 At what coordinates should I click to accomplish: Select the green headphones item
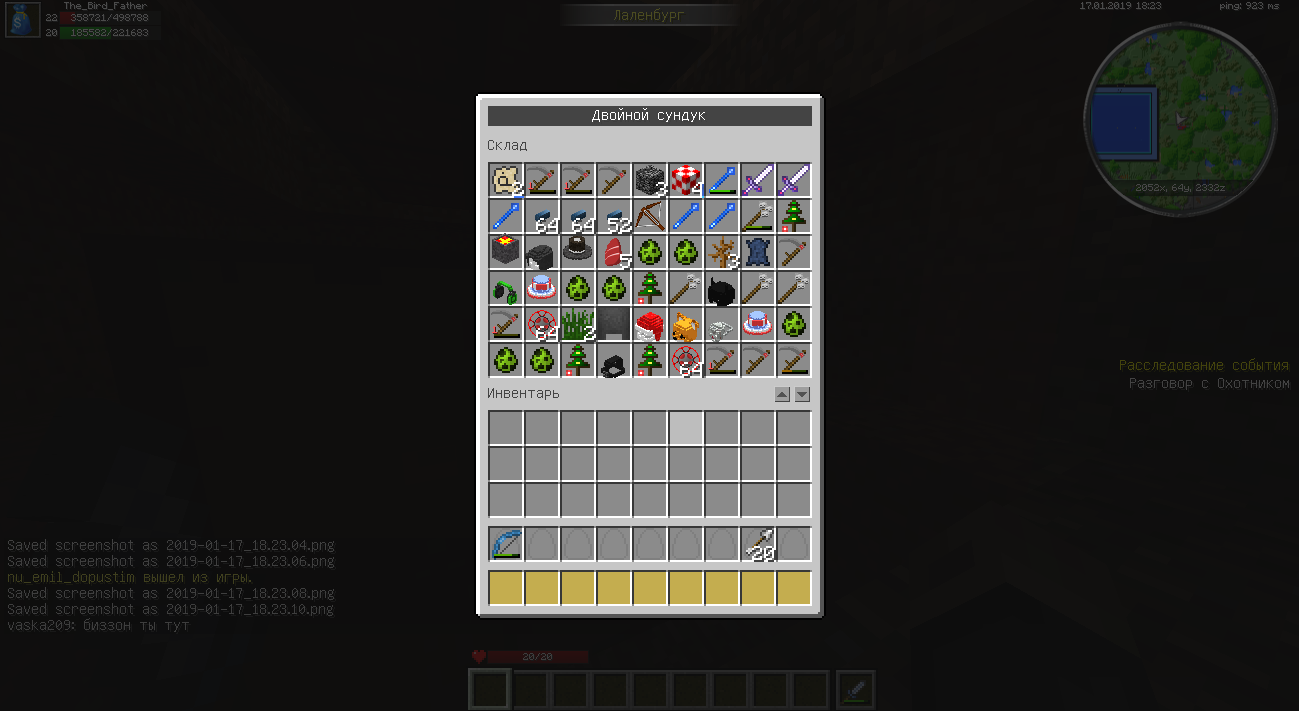(x=506, y=289)
